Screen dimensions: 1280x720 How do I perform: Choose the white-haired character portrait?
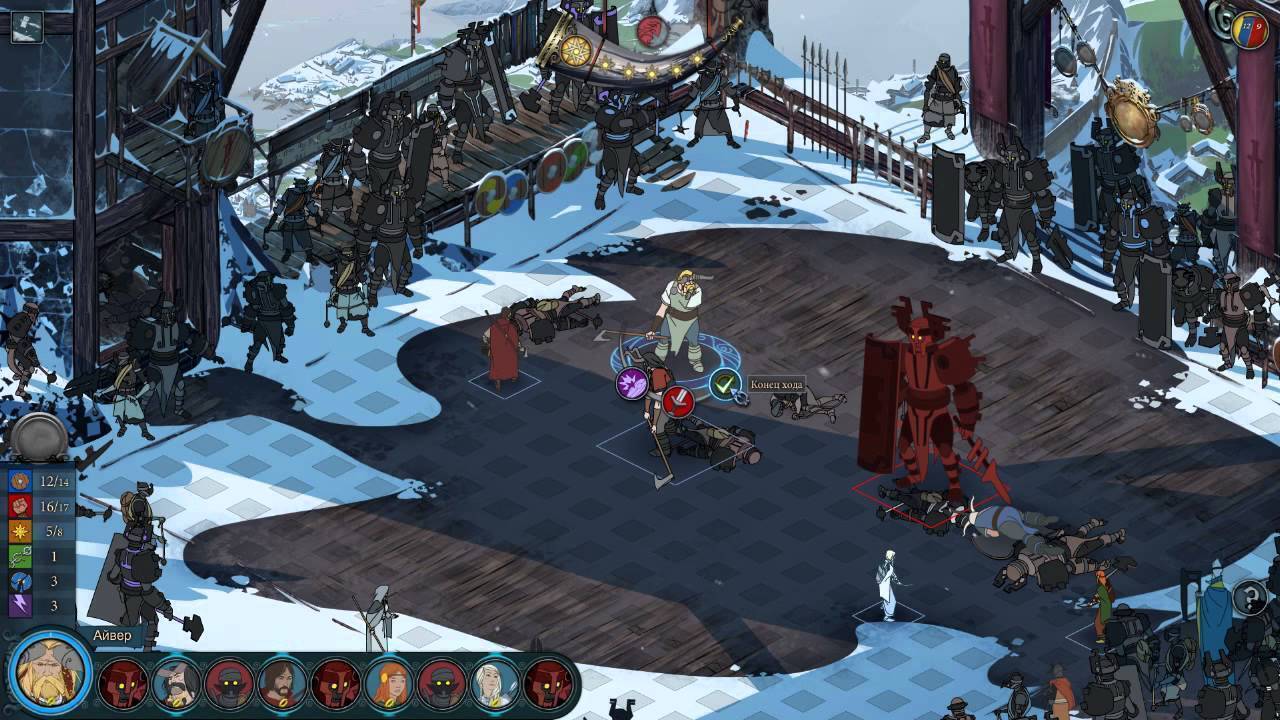click(x=494, y=684)
